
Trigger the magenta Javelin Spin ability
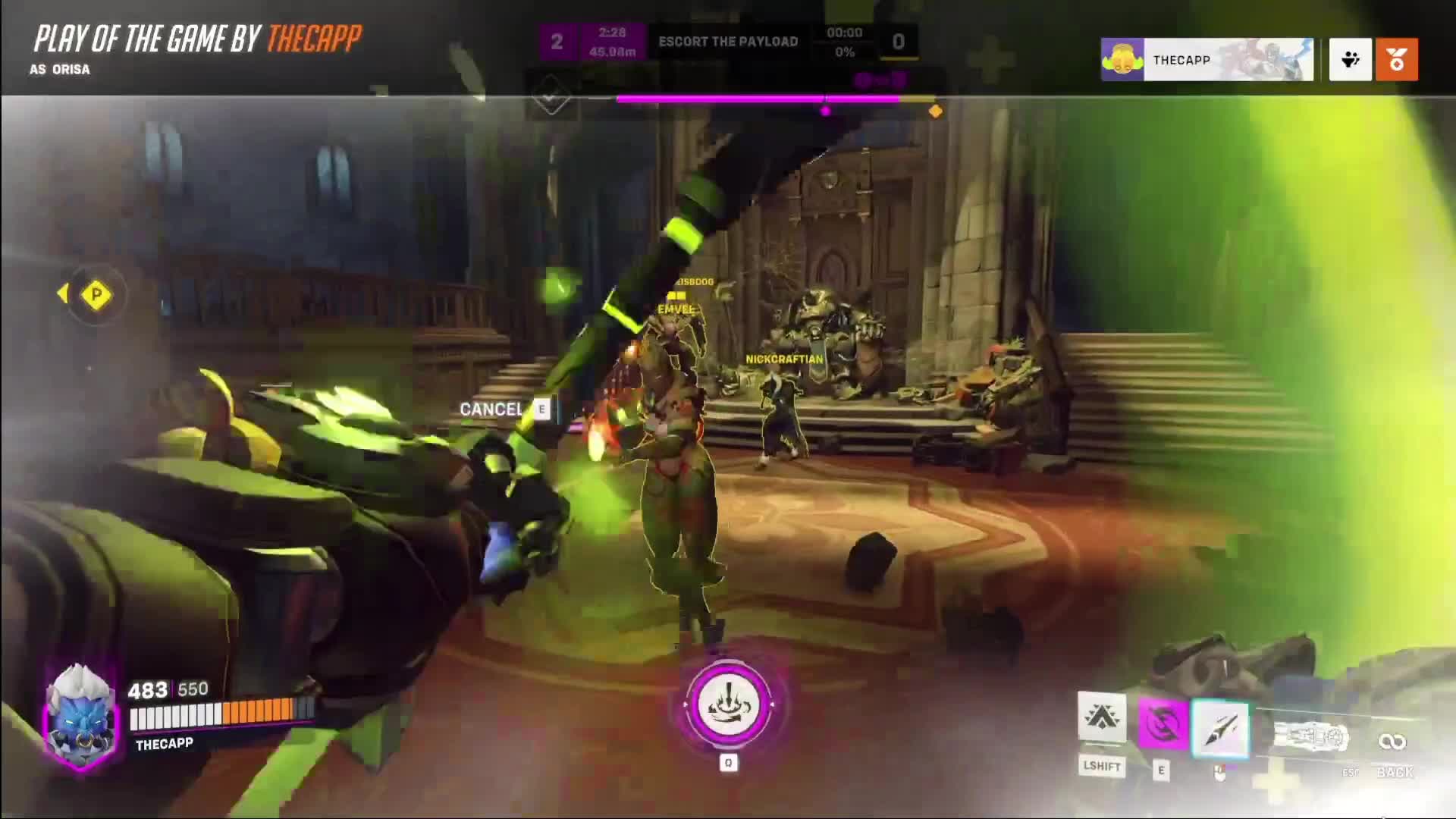coord(1162,724)
